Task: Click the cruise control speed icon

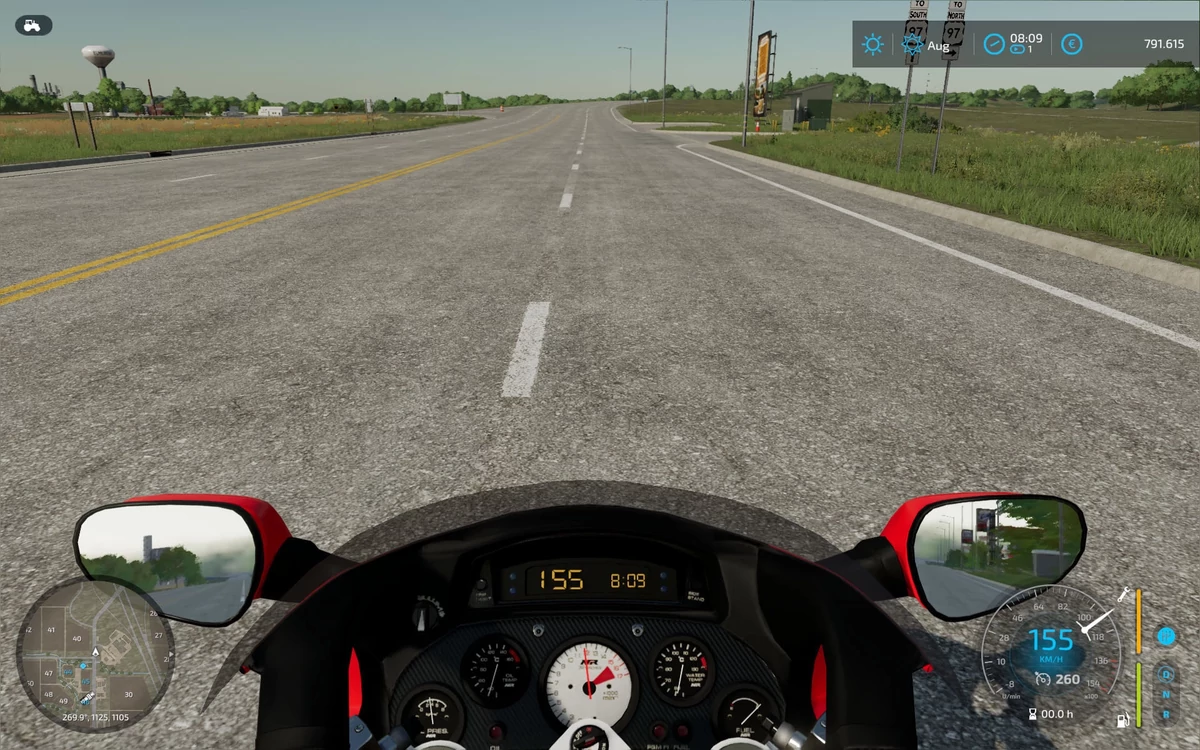Action: pyautogui.click(x=1042, y=679)
